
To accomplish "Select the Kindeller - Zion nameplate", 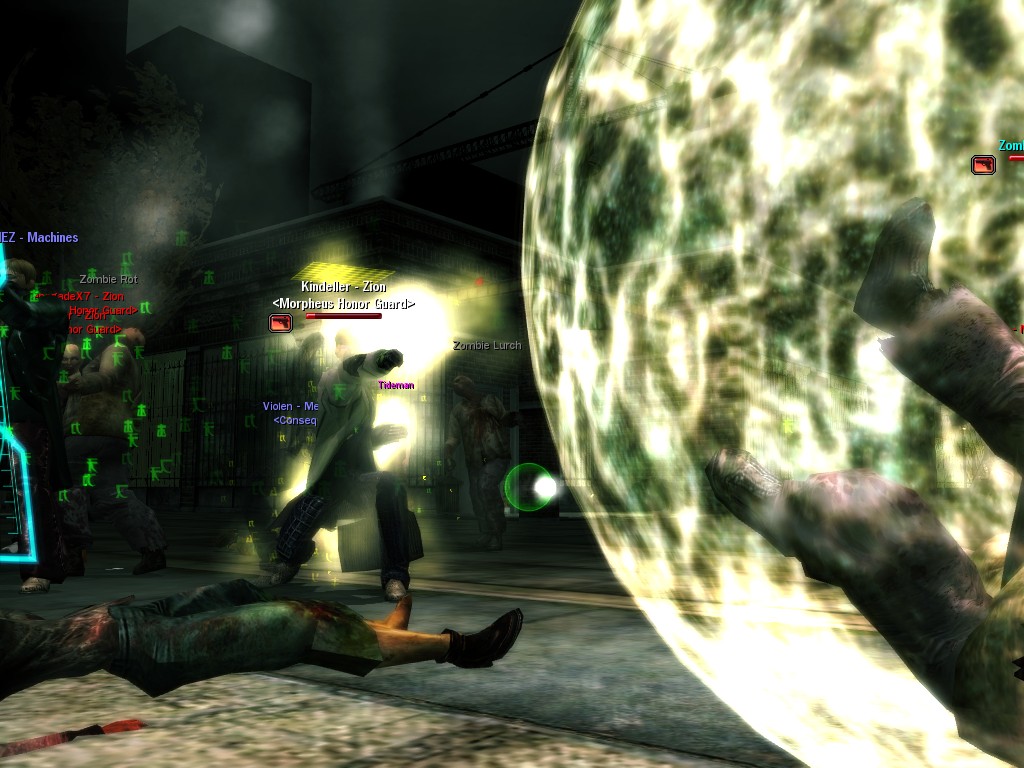I will [x=343, y=287].
